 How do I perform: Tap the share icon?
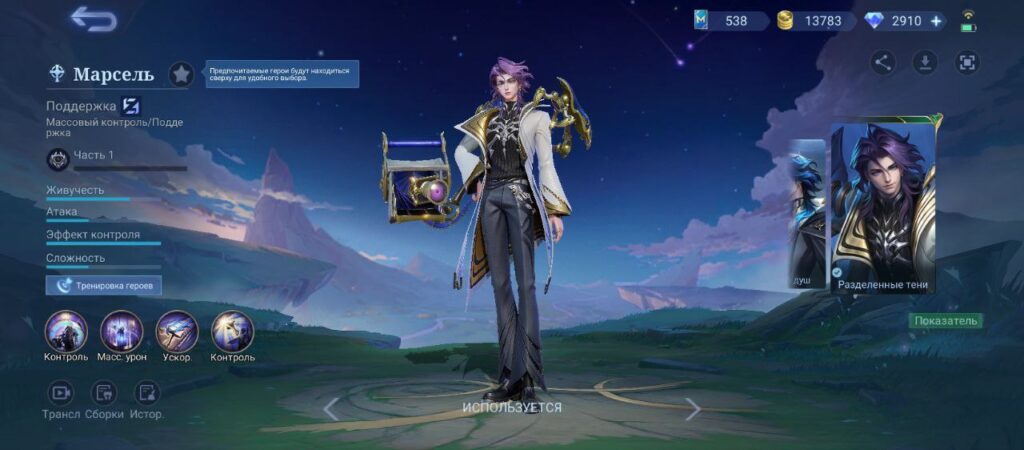tap(882, 63)
